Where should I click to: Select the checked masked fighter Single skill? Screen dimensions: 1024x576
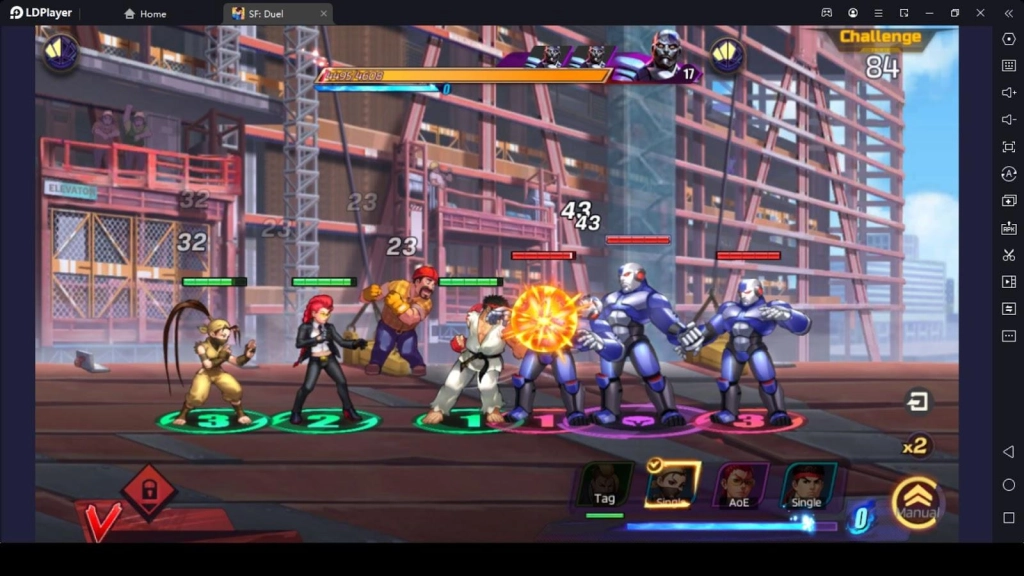coord(672,485)
